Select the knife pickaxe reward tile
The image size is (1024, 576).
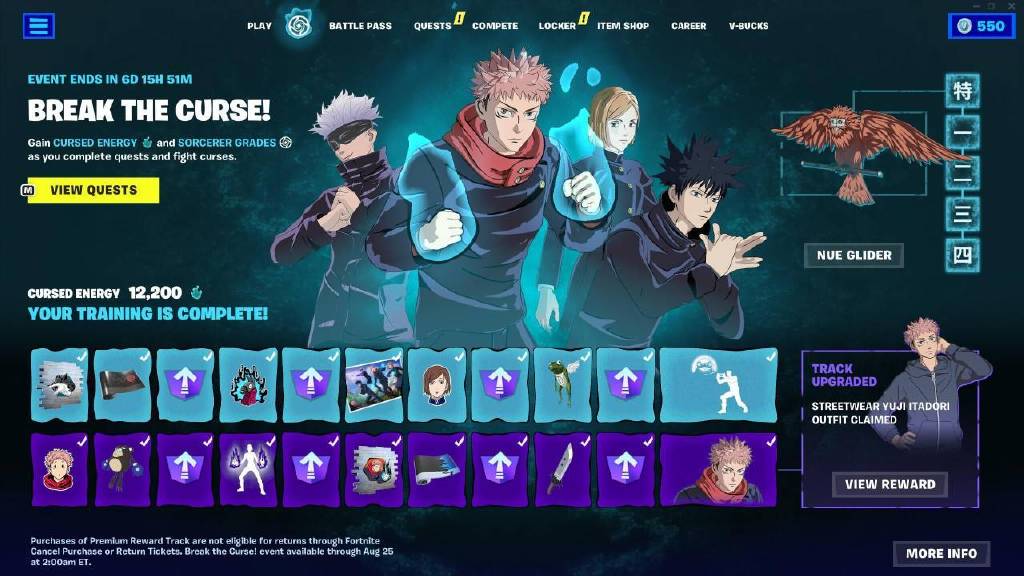coord(562,469)
